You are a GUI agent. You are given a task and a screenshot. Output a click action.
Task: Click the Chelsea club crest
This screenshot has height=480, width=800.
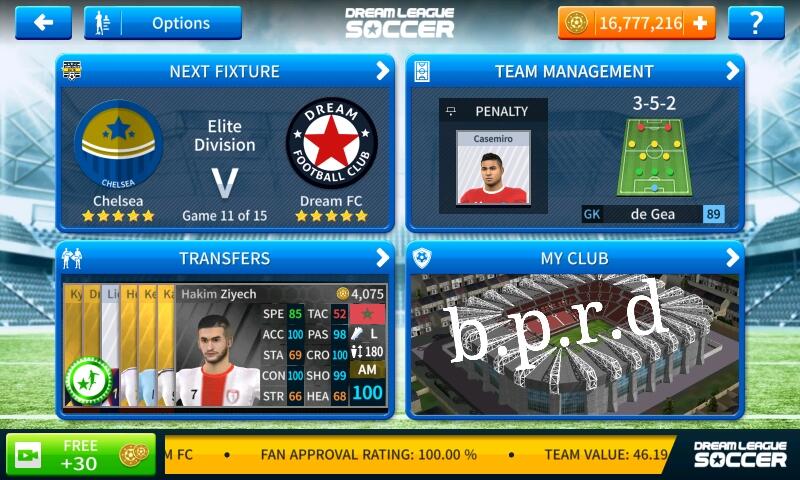(118, 145)
